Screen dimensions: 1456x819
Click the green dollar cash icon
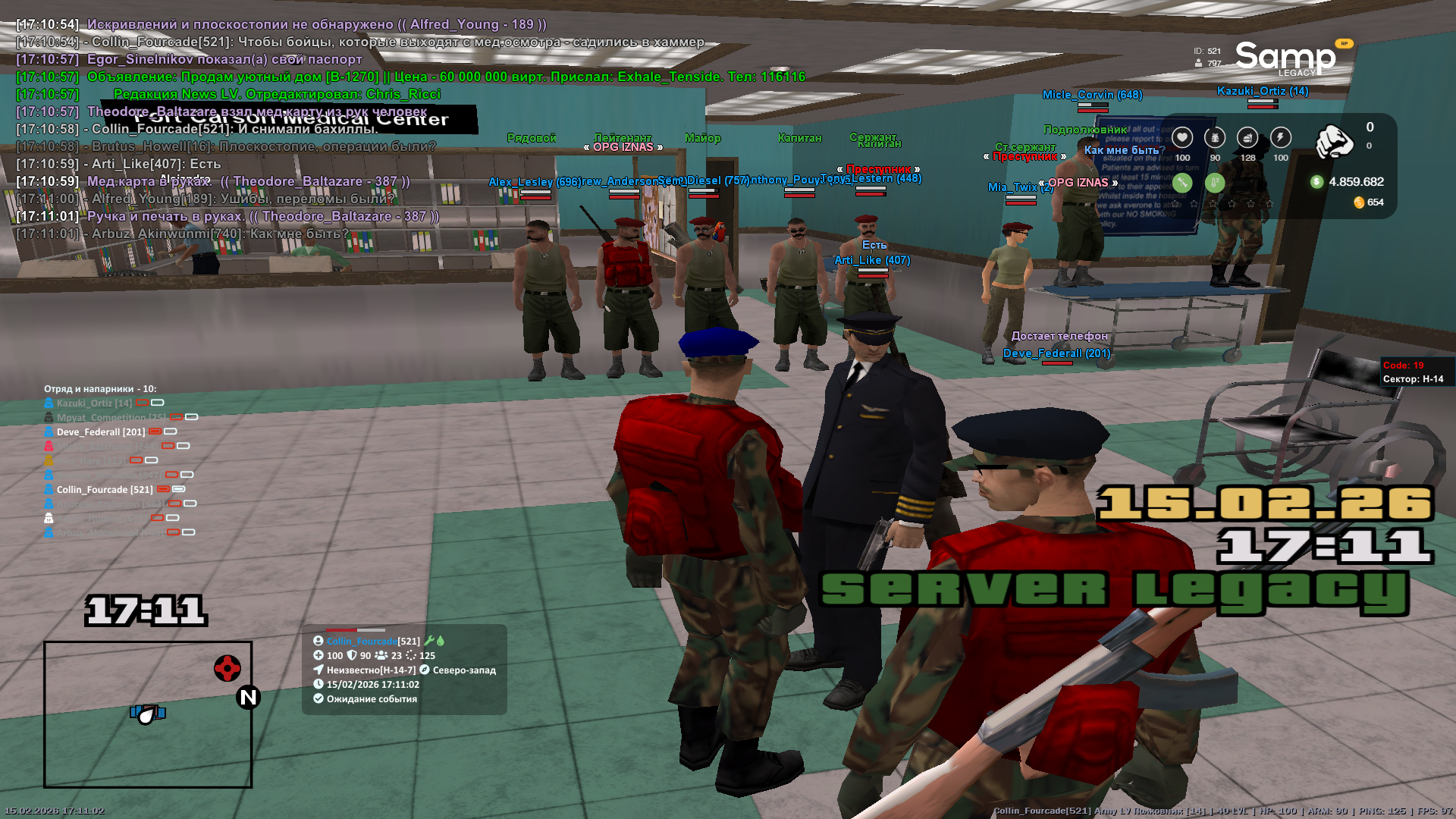(1316, 182)
